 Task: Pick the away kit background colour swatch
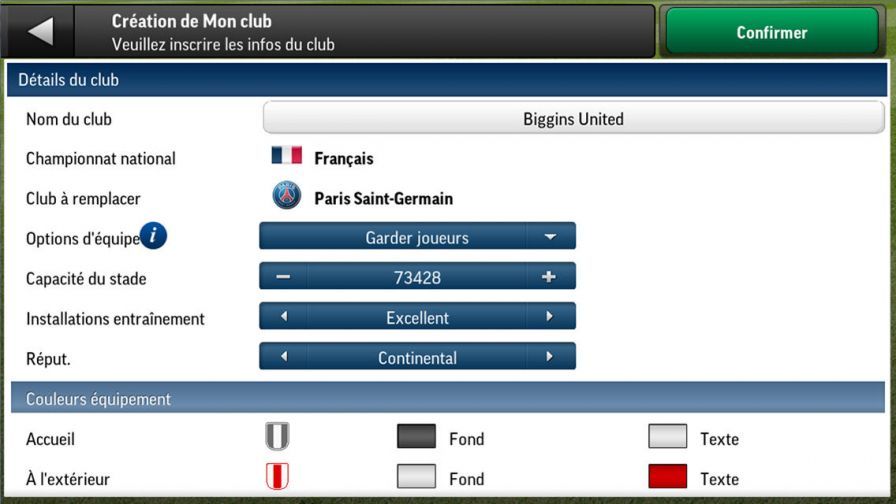tap(416, 477)
